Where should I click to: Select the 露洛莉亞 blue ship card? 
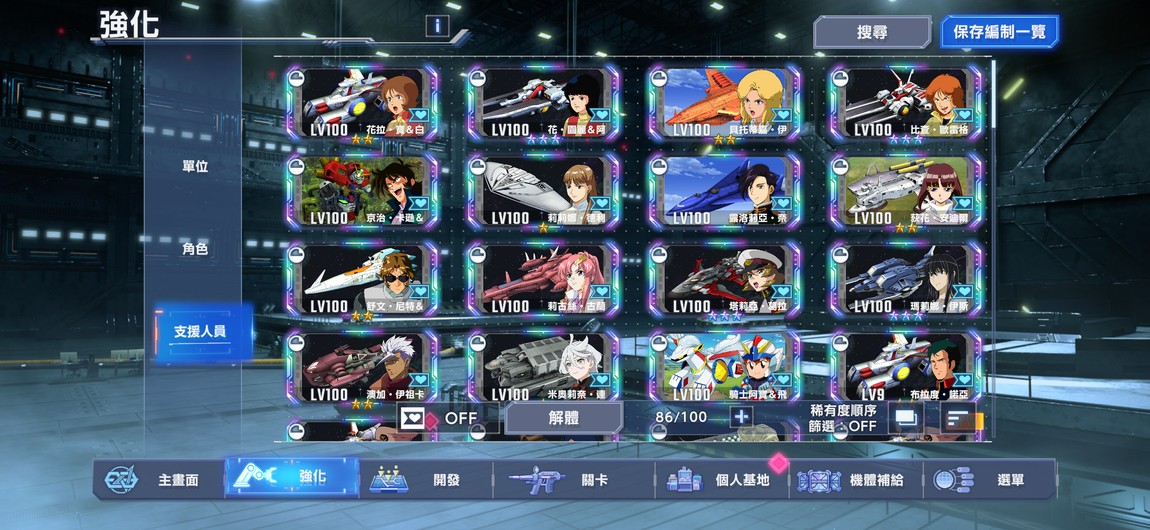coord(724,191)
